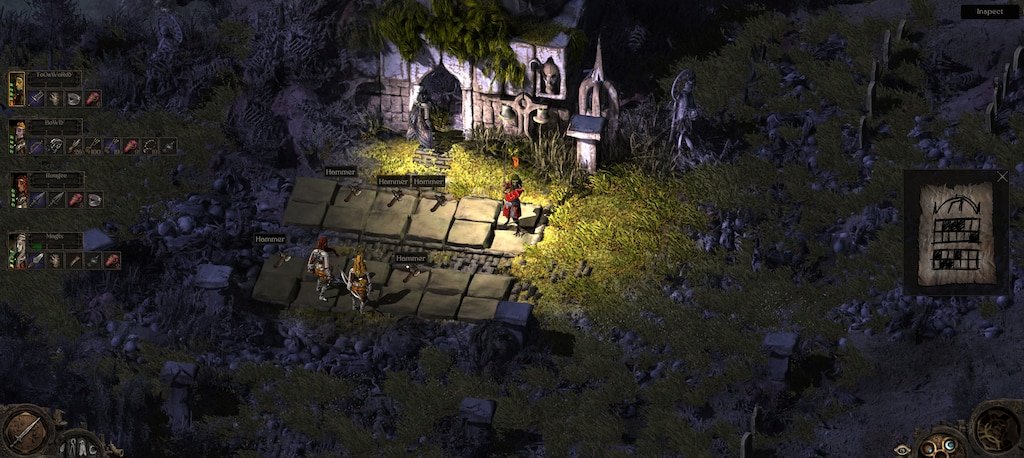Select the ToOnWoRnD character portrait

[x=17, y=88]
